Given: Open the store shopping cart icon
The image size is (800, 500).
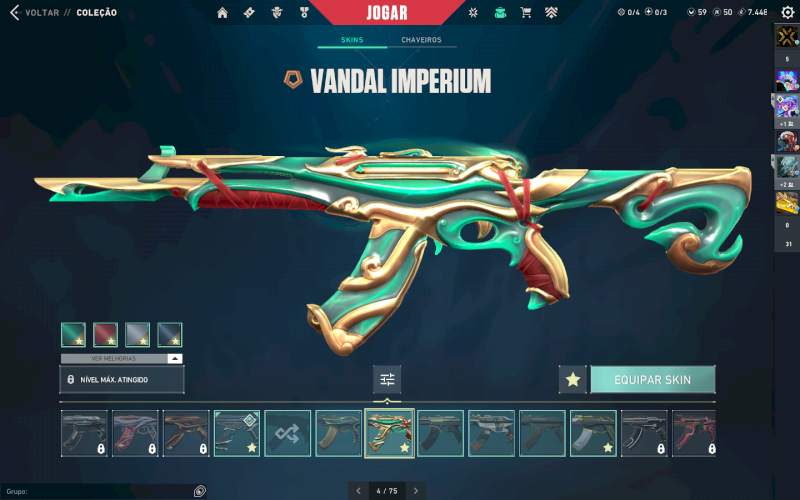Looking at the screenshot, I should [x=525, y=13].
